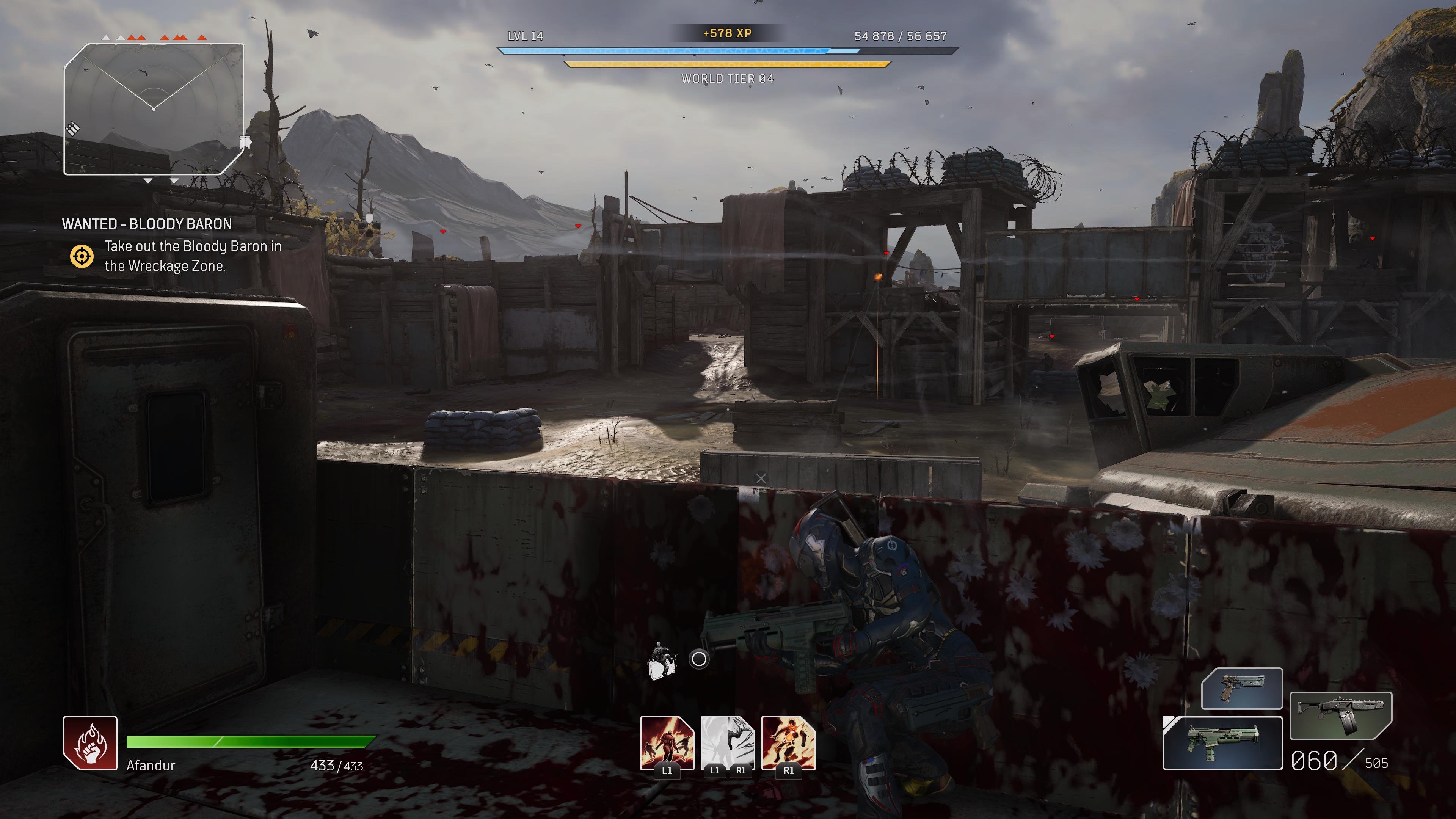Activate the burning figure ability icon

pos(789,742)
